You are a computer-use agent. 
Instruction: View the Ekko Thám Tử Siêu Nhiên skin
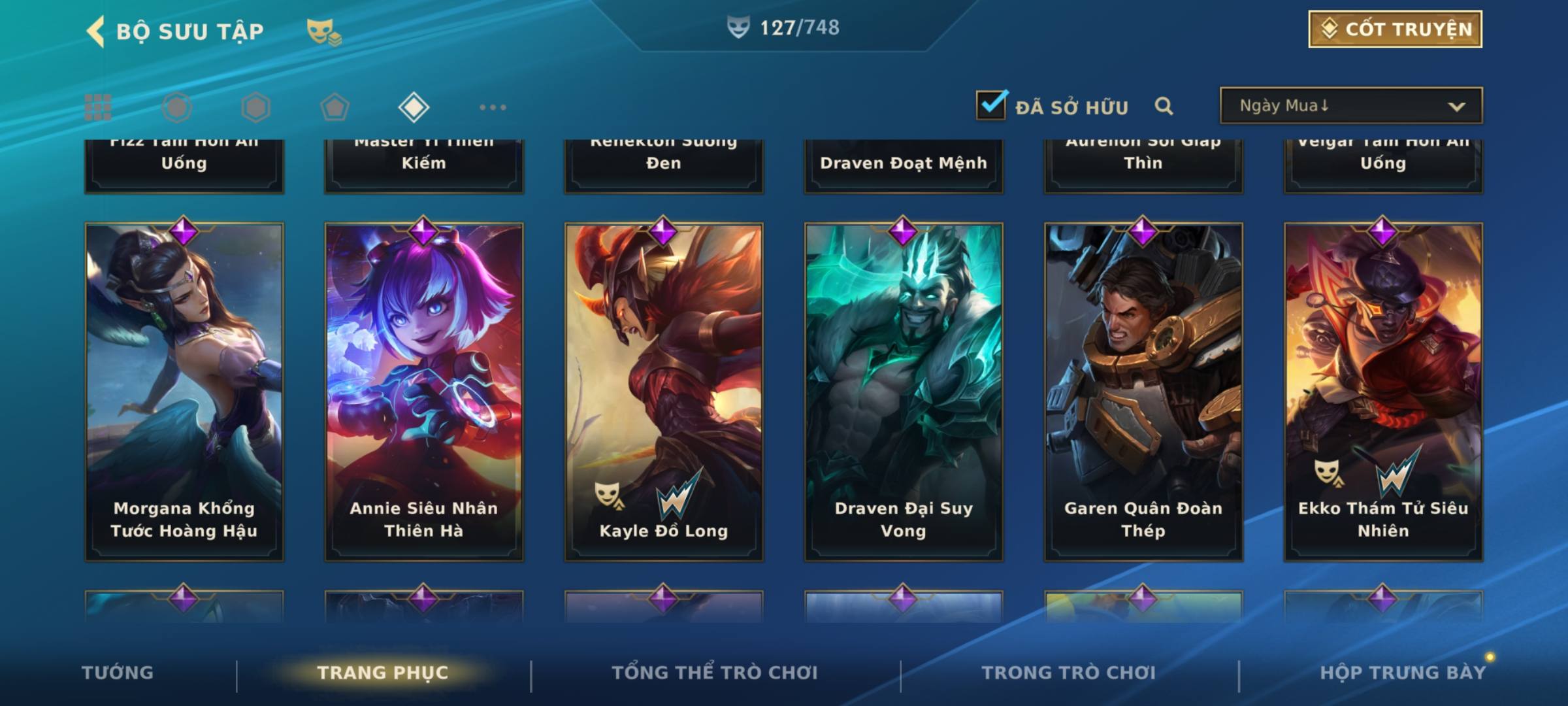click(1383, 391)
